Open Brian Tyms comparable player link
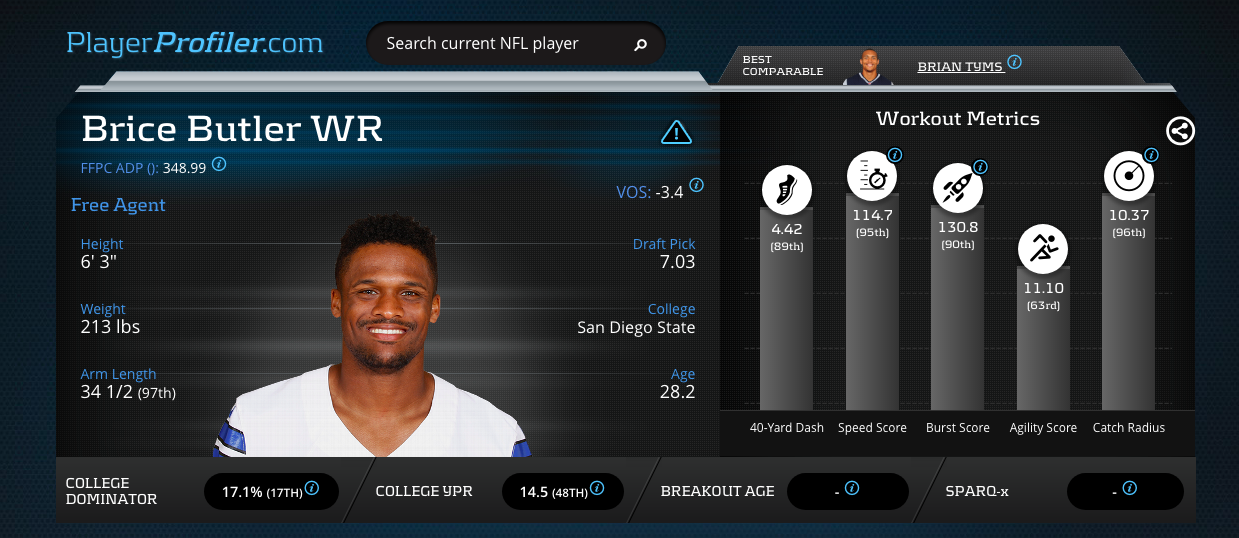This screenshot has height=538, width=1239. tap(959, 67)
